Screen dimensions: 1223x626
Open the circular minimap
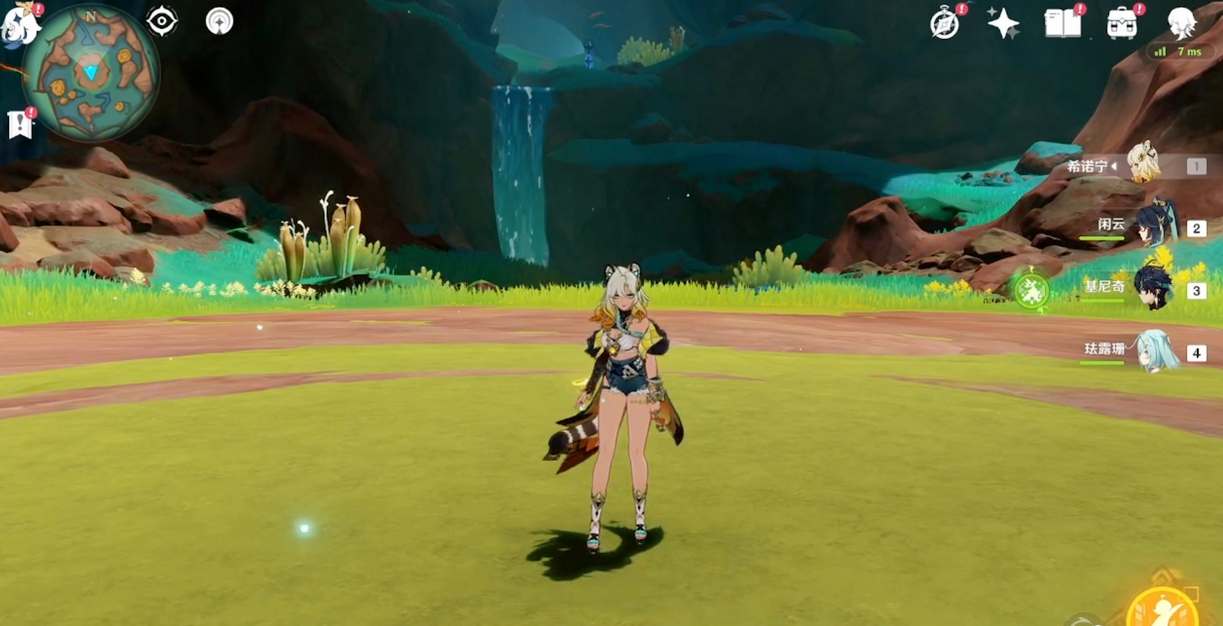click(x=90, y=72)
